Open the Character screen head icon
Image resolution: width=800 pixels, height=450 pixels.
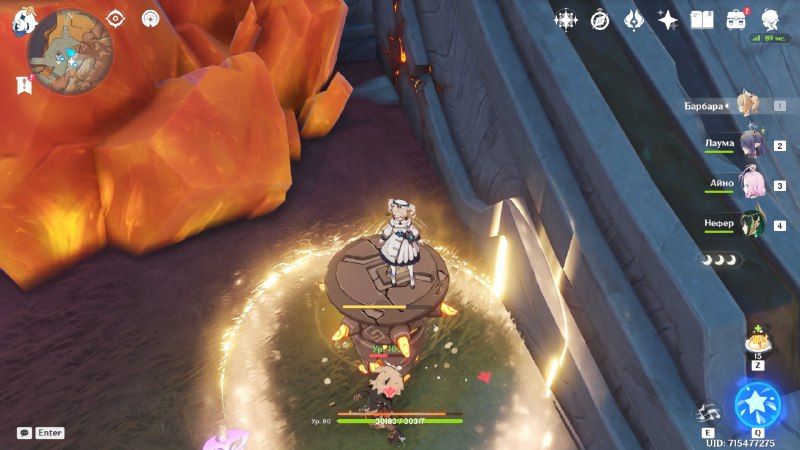(x=771, y=19)
